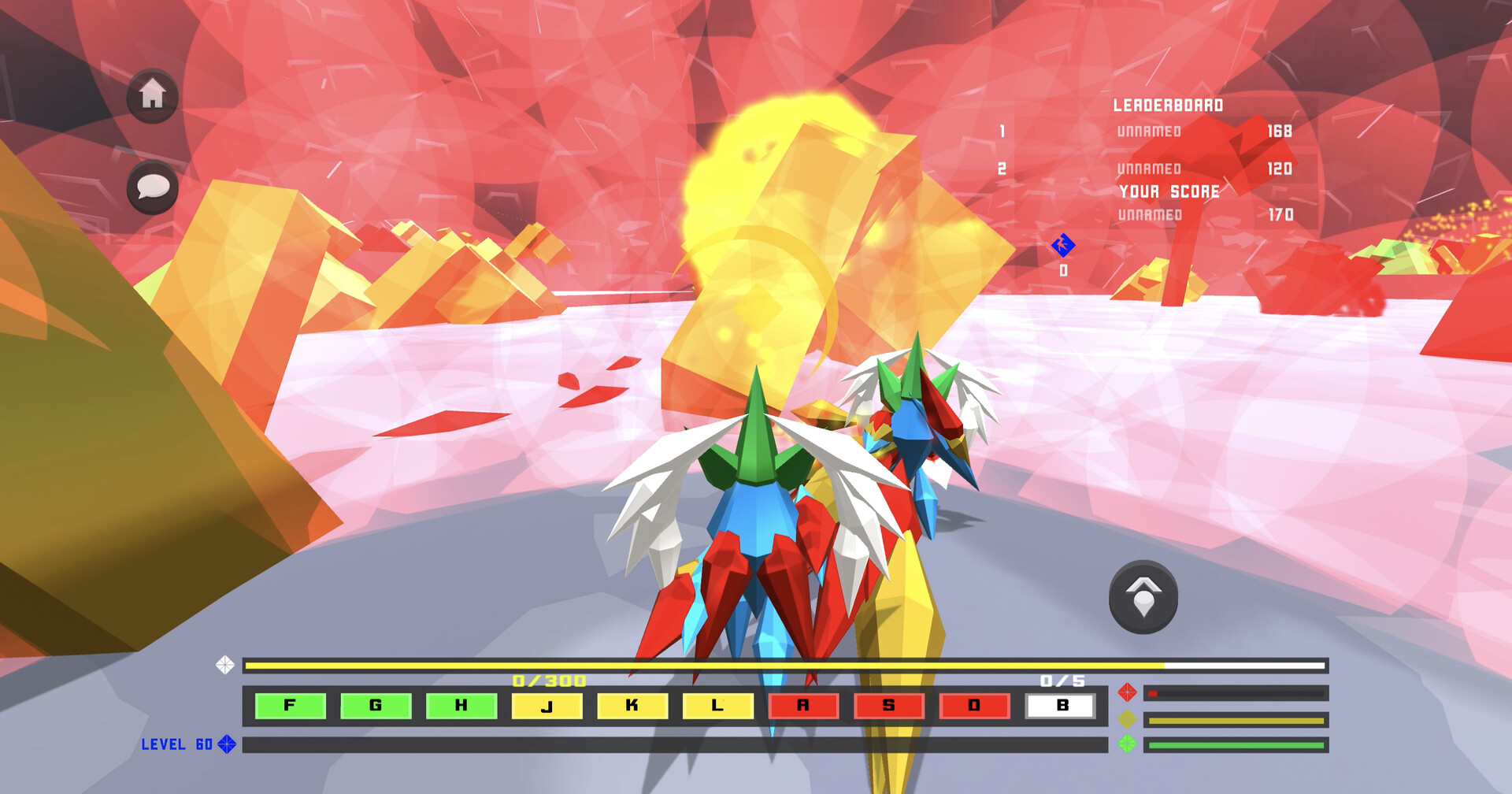Click the white B ability button
This screenshot has height=794, width=1512.
(1062, 706)
